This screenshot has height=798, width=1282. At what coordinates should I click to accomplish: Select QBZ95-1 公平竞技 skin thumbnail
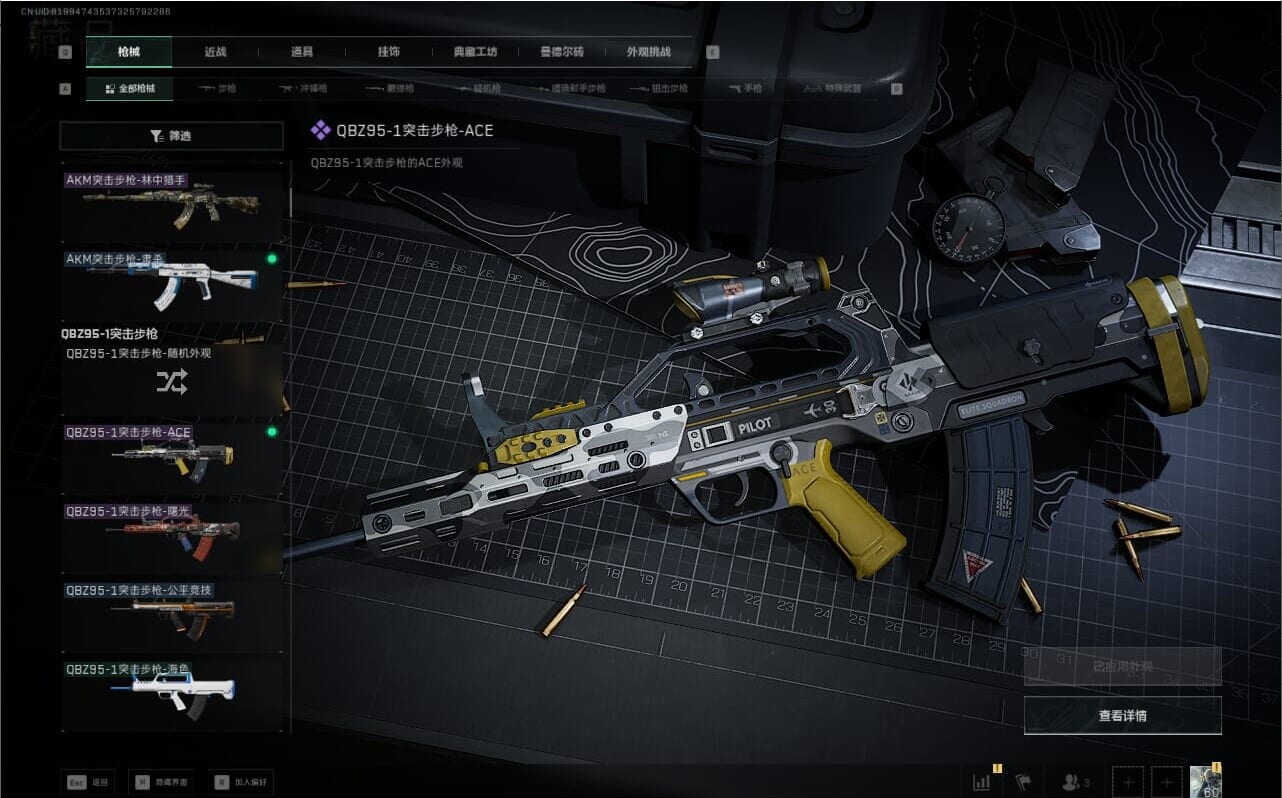tap(172, 616)
